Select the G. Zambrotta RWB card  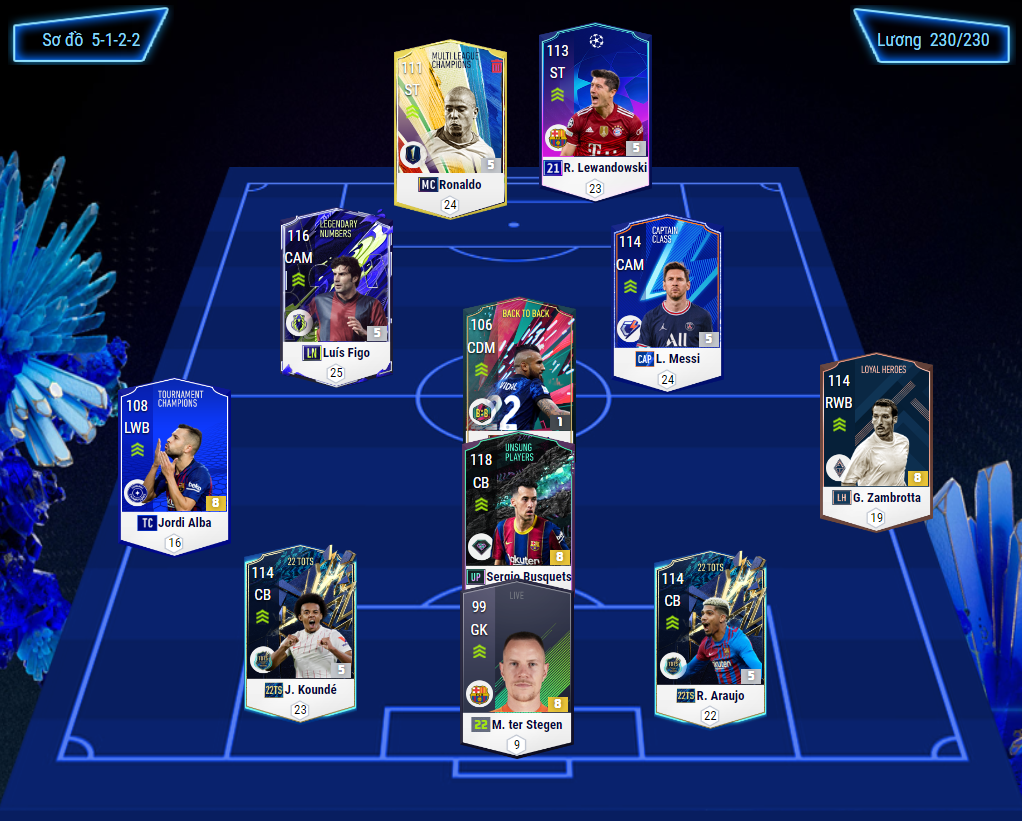[874, 435]
